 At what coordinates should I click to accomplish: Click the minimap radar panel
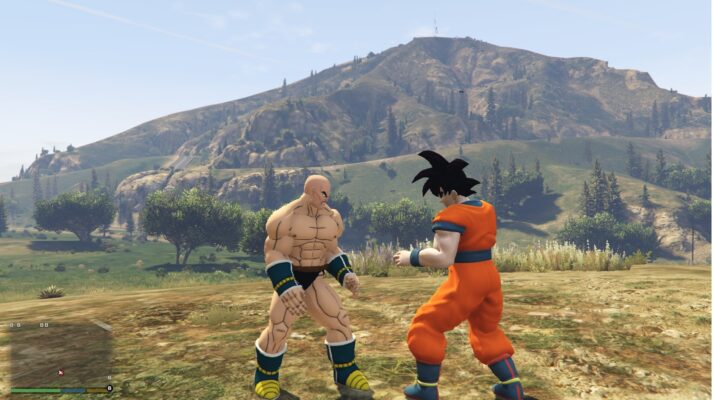coord(60,352)
